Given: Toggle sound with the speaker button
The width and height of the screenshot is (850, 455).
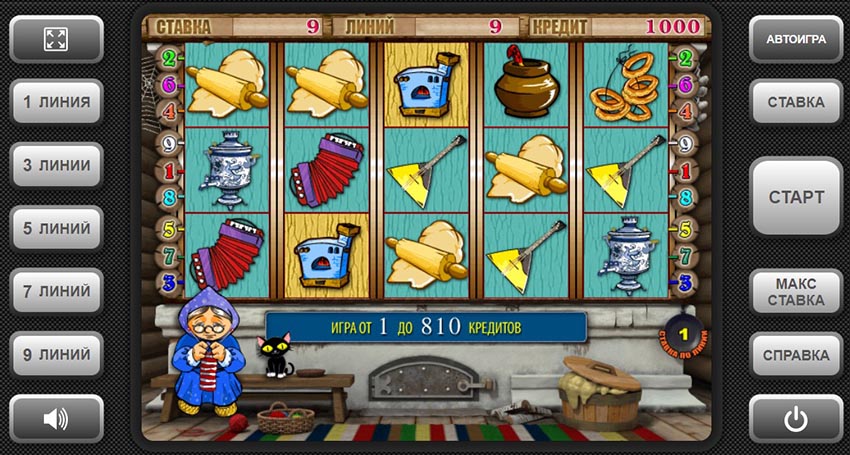Looking at the screenshot, I should click(x=56, y=418).
